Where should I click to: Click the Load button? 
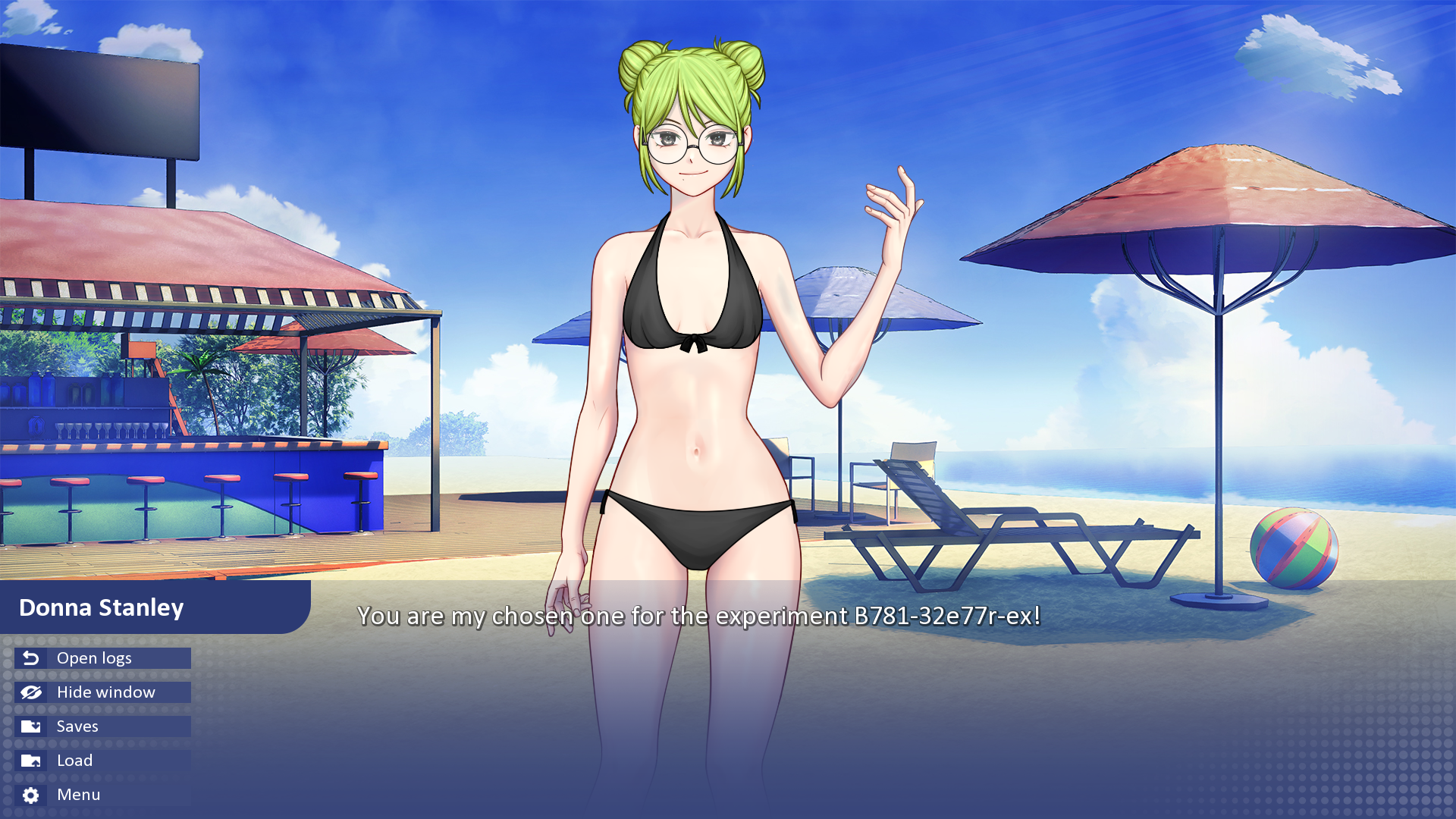[74, 761]
